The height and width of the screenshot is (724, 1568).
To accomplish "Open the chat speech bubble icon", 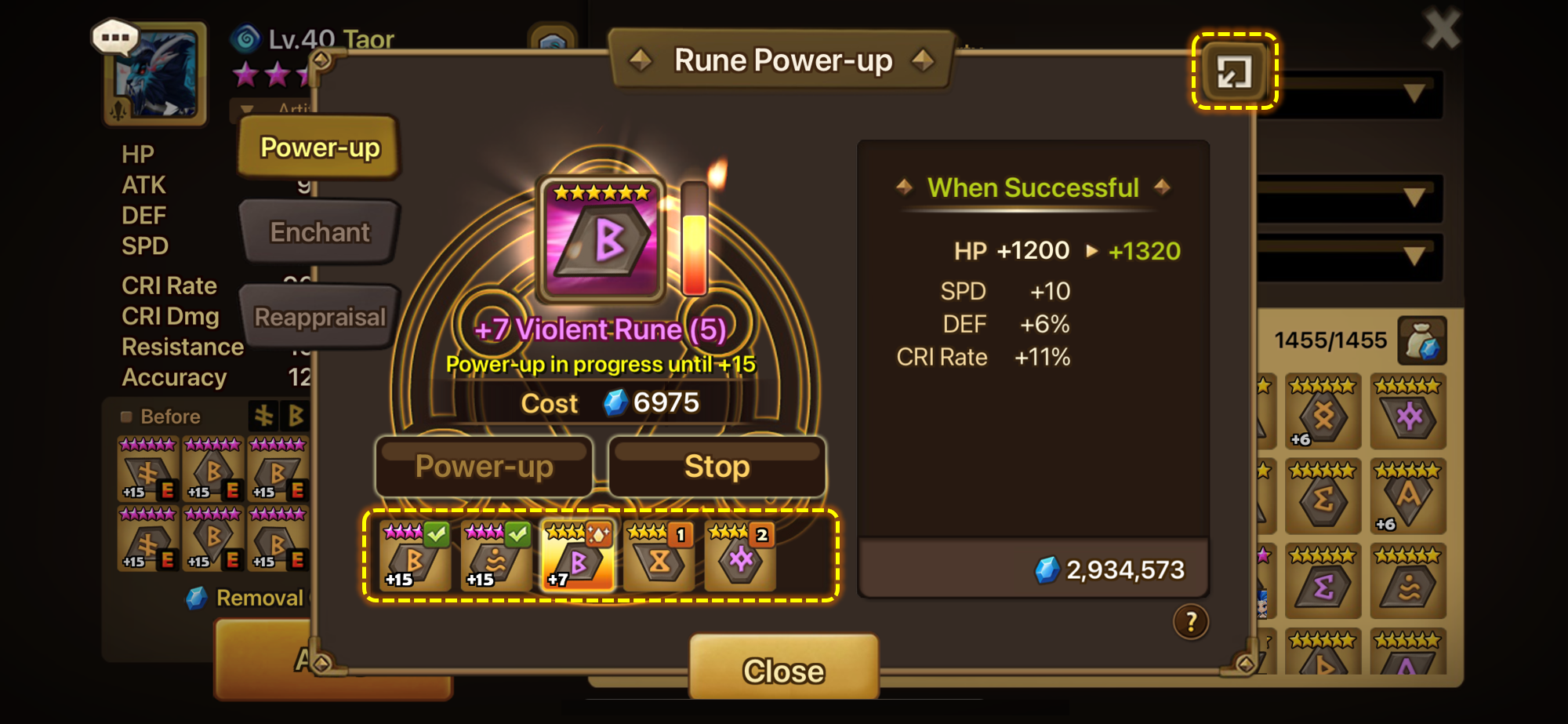I will [x=115, y=37].
